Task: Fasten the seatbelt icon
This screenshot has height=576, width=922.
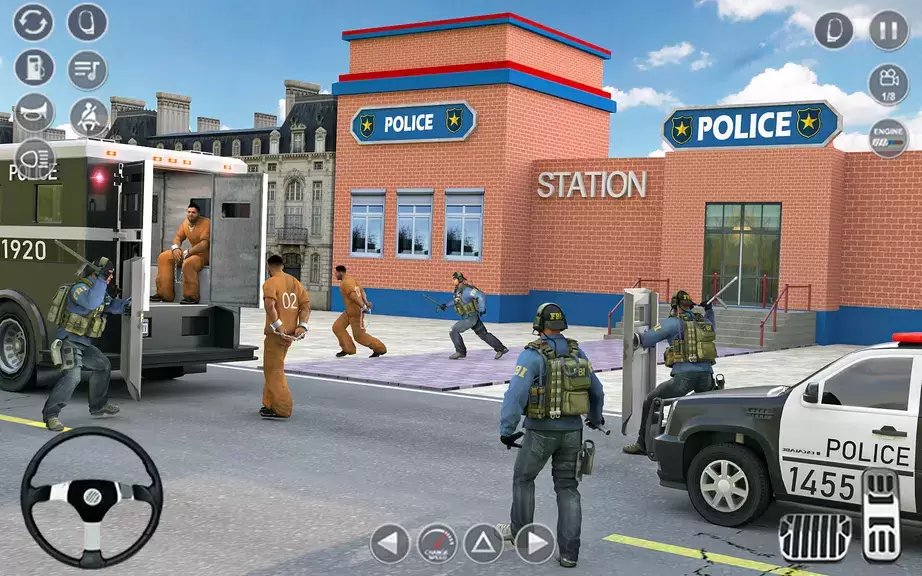Action: [x=88, y=116]
